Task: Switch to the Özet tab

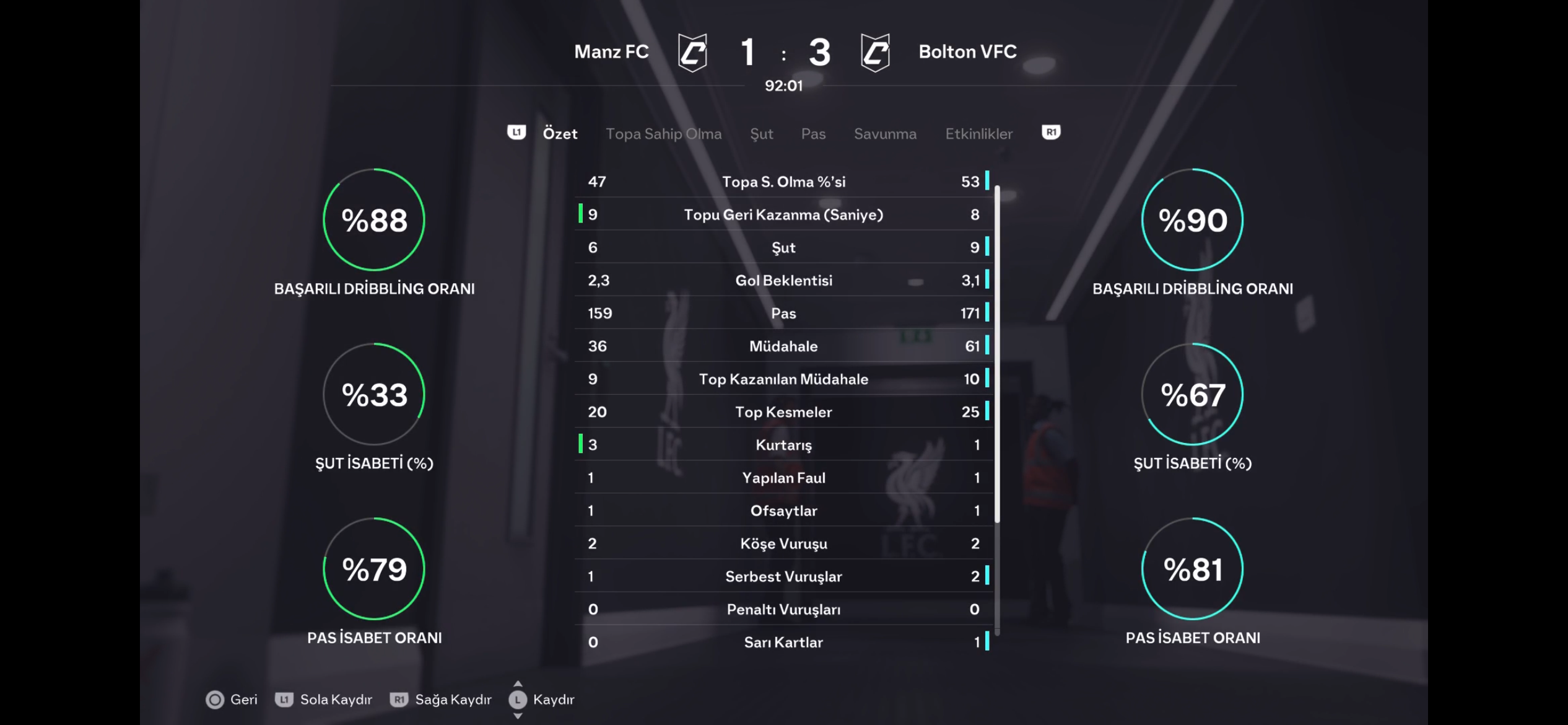Action: point(560,134)
